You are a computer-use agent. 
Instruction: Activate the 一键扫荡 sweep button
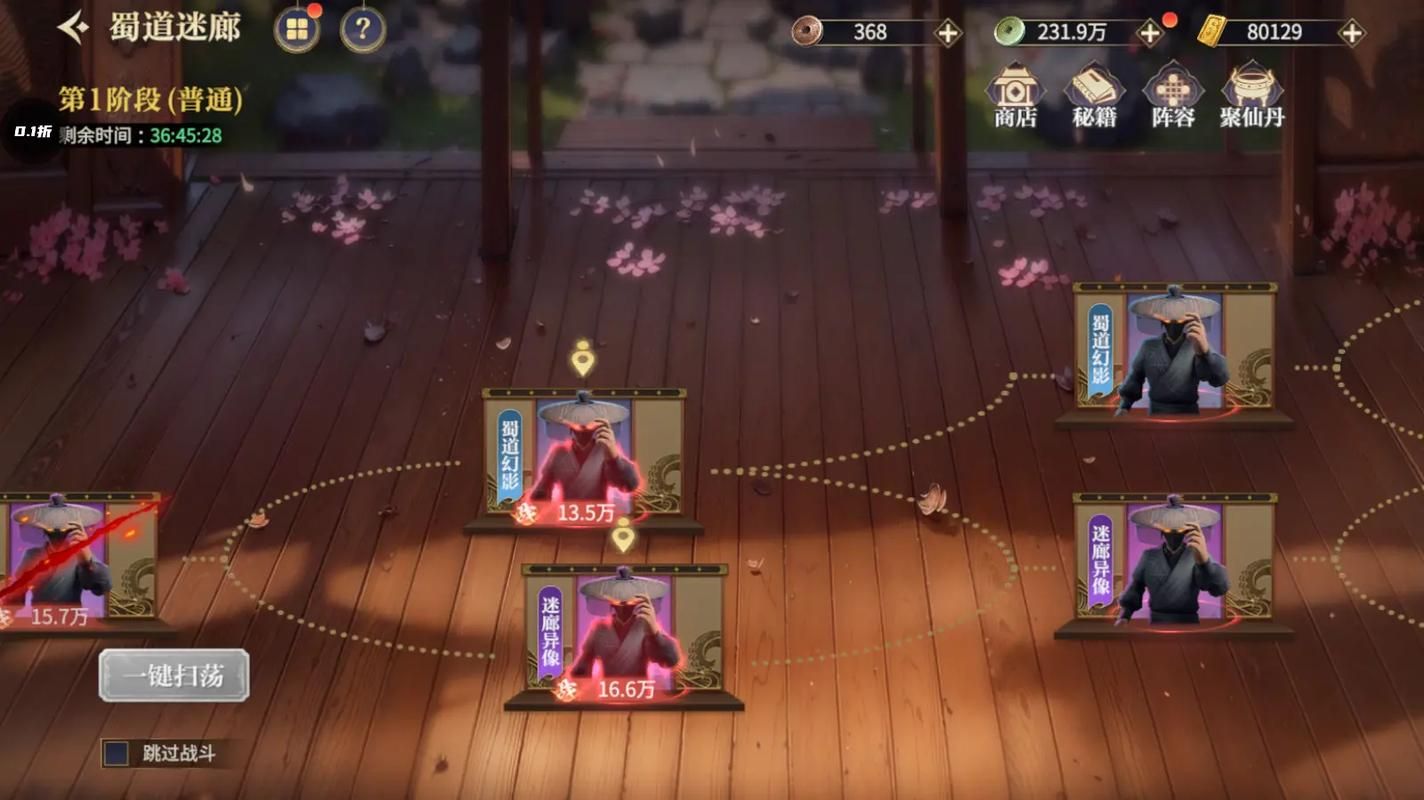[x=174, y=676]
